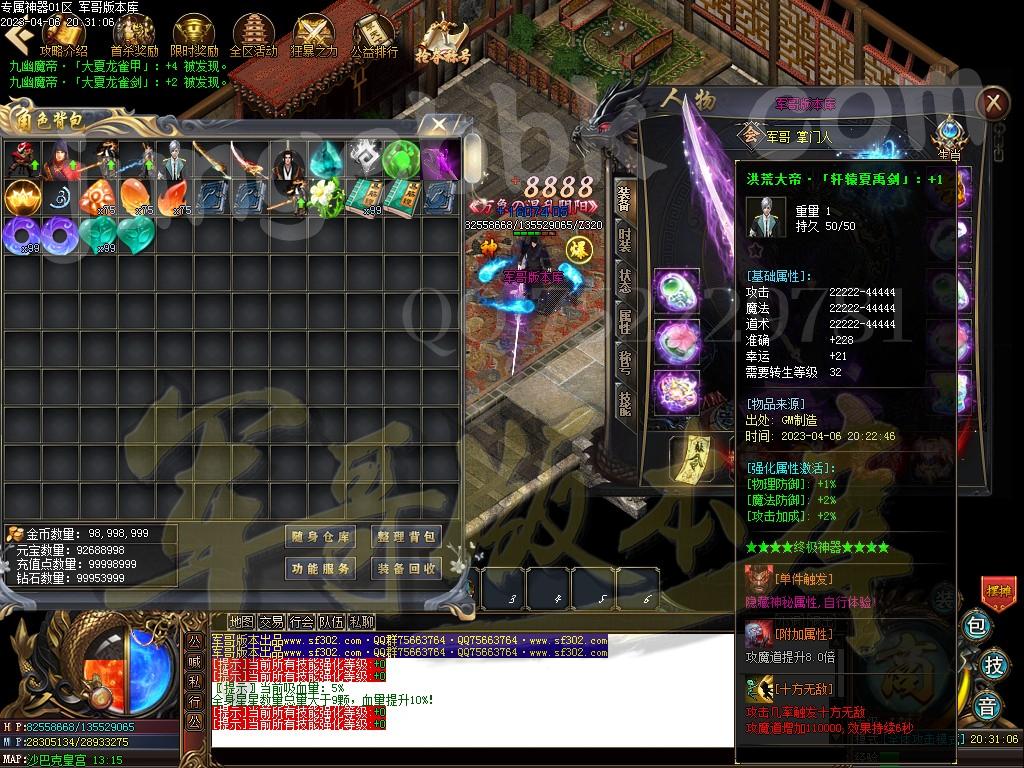Click the 装备回收 equipment recycle button
This screenshot has height=768, width=1024.
pos(406,568)
